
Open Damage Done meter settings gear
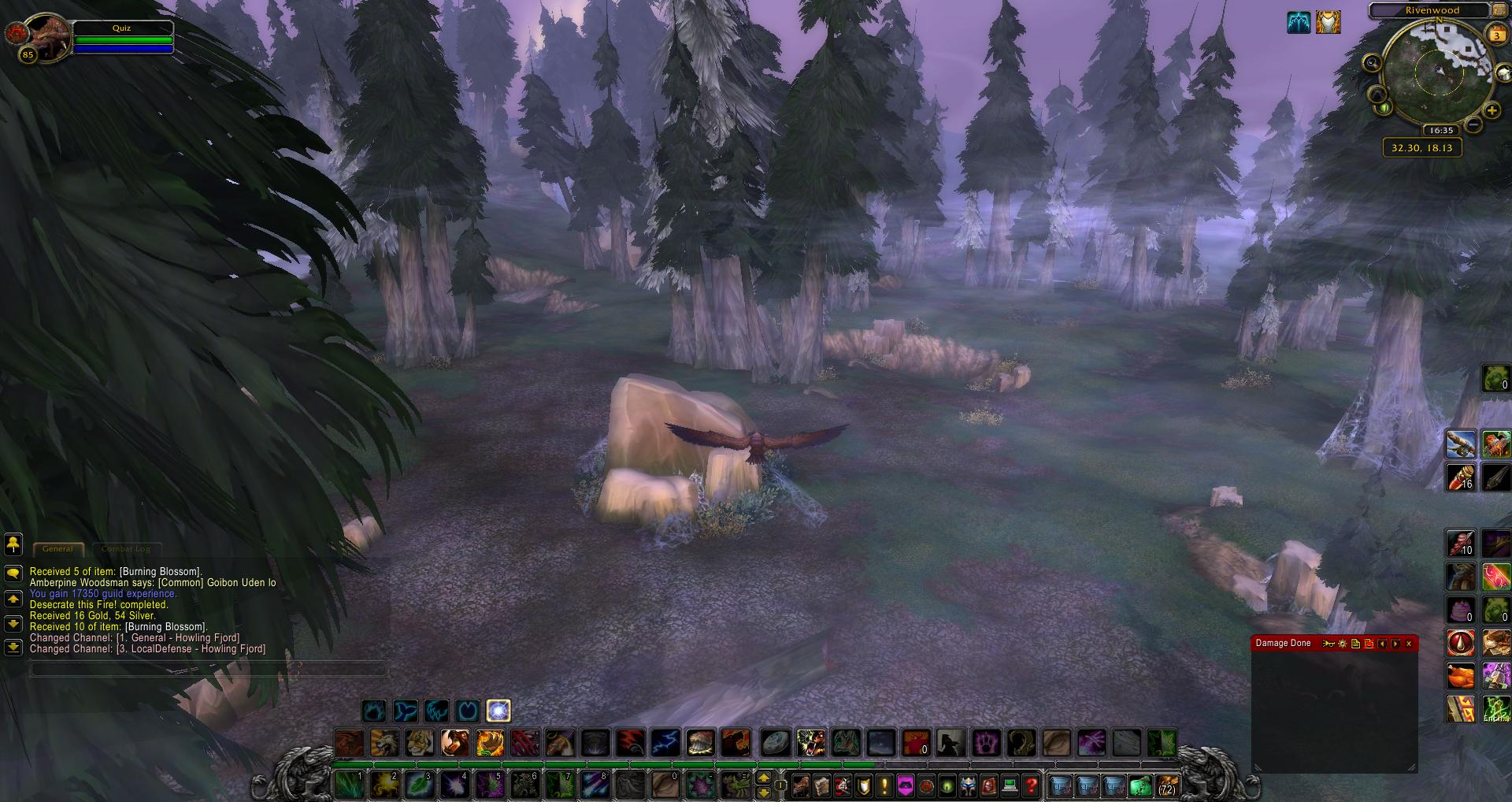[x=1343, y=644]
